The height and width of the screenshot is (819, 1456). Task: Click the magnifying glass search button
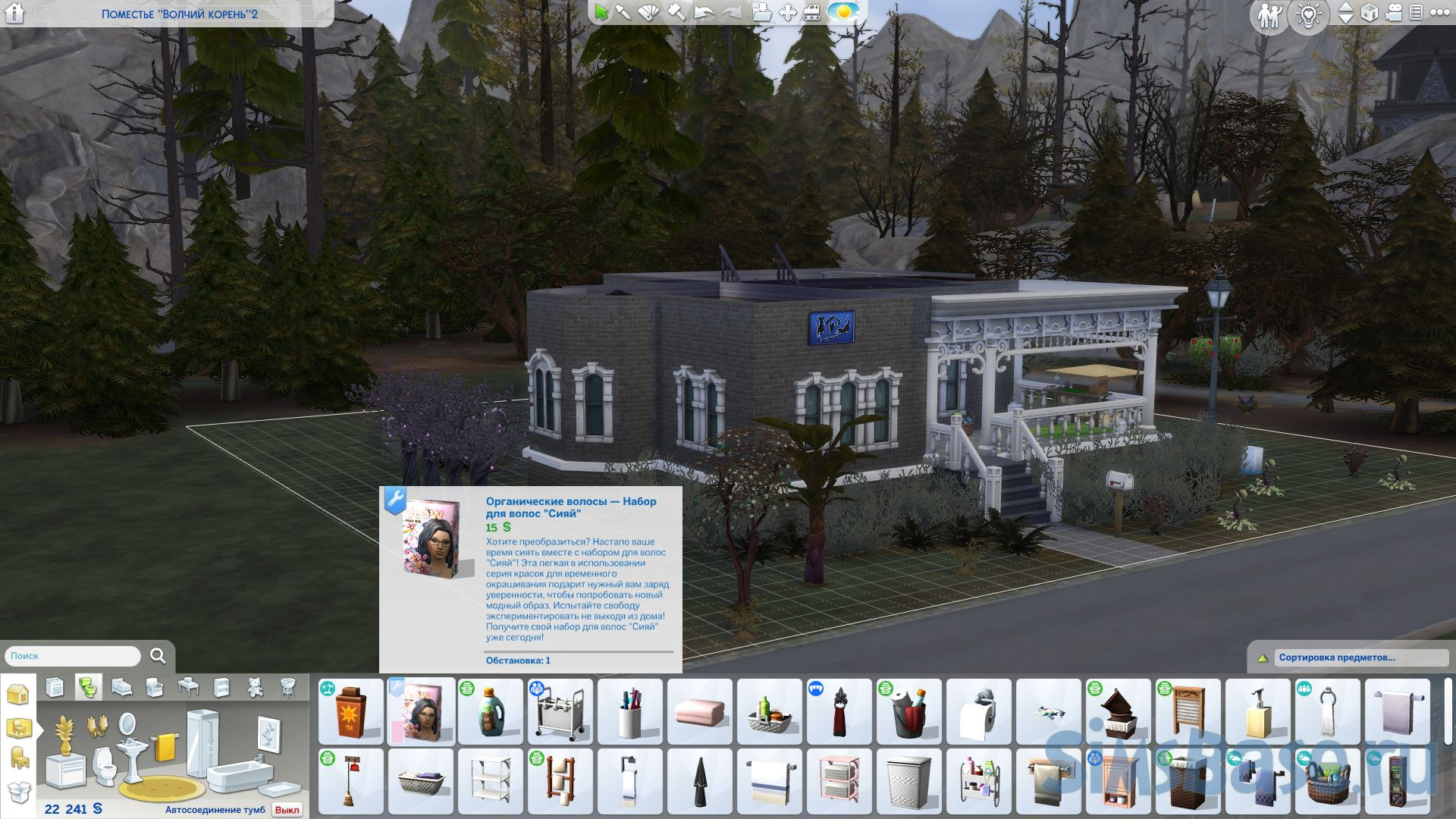158,656
